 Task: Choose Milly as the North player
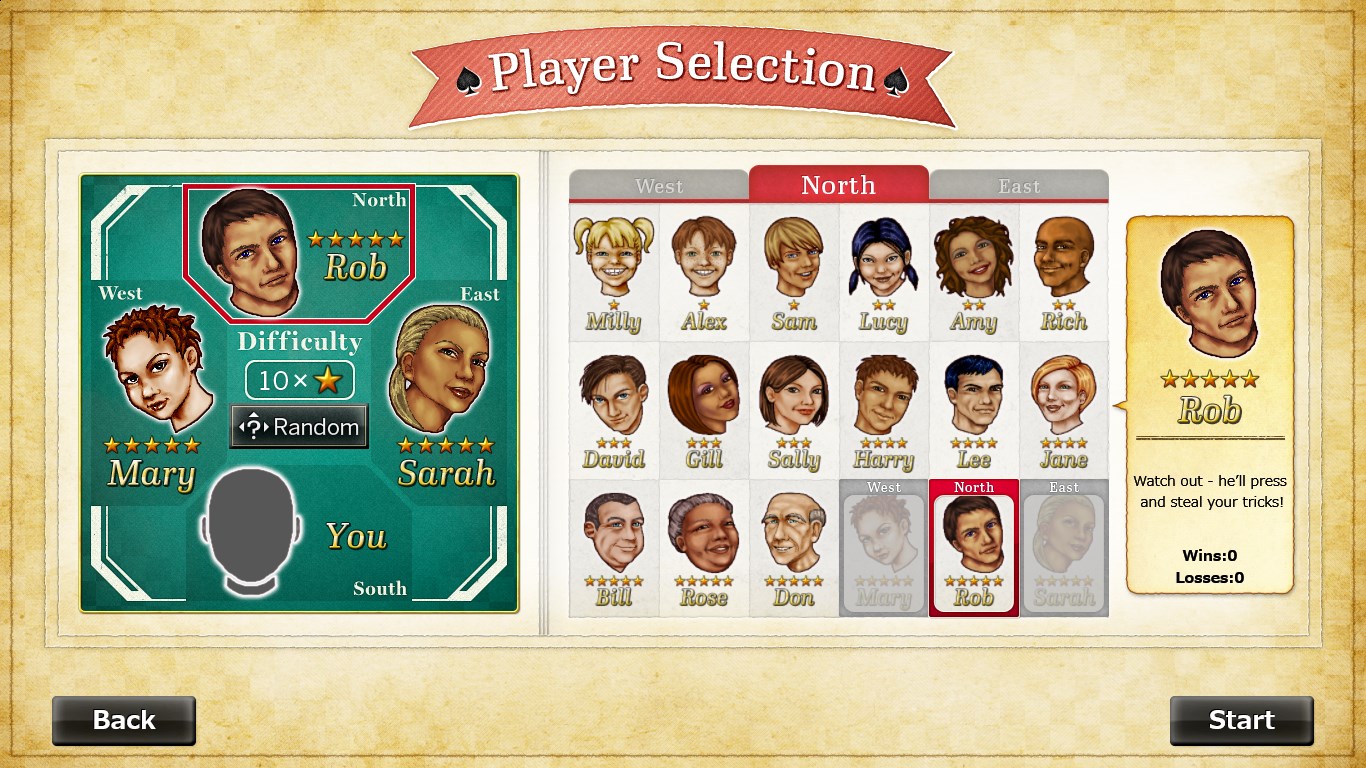pos(614,270)
